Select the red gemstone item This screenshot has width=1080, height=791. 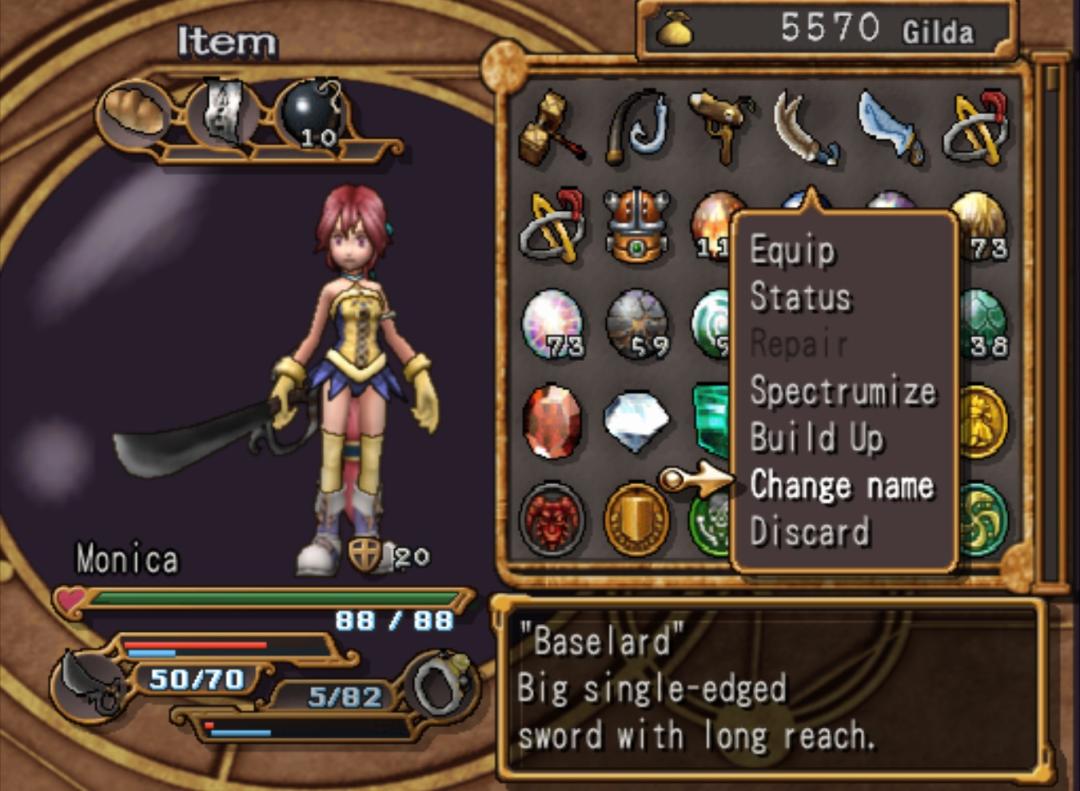[x=551, y=422]
